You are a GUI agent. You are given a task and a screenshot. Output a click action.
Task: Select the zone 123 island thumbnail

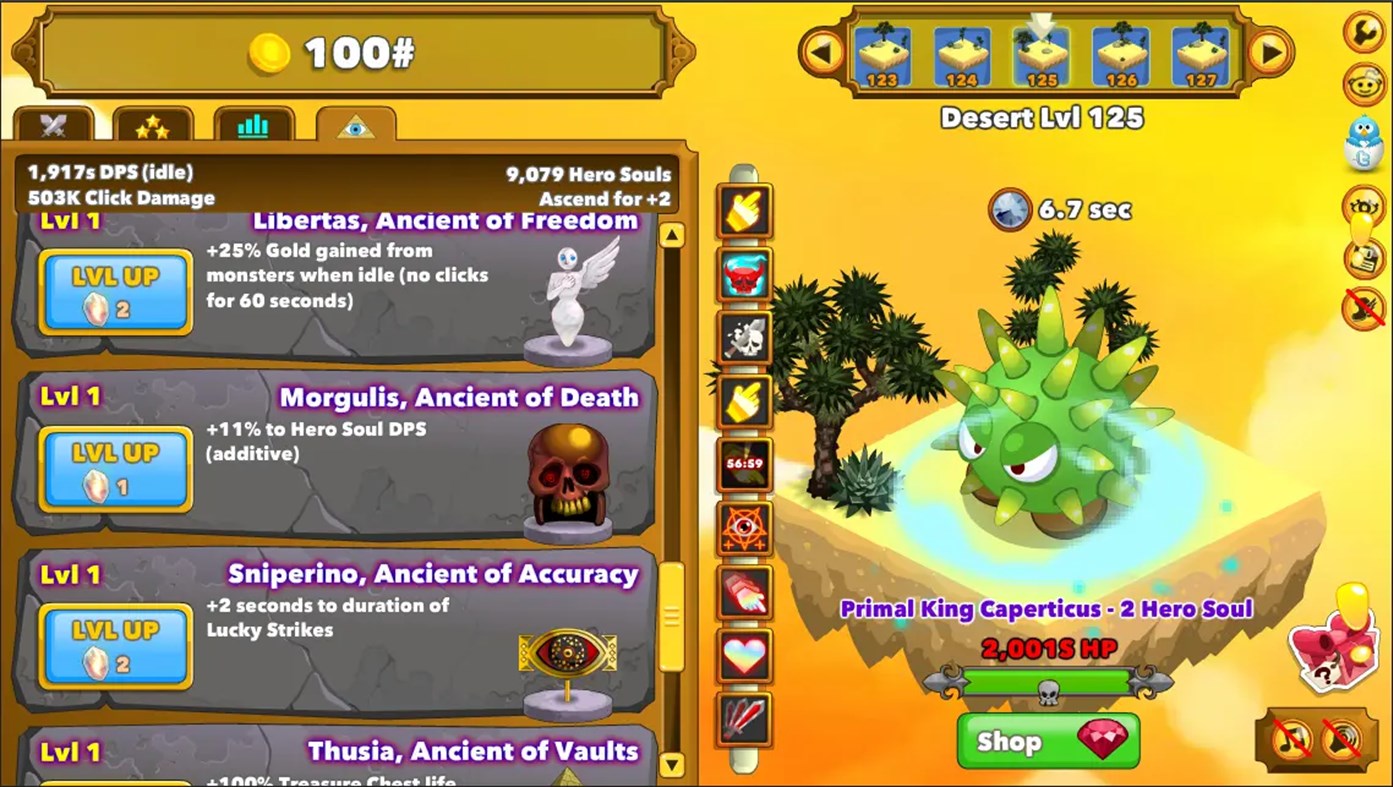(x=883, y=55)
